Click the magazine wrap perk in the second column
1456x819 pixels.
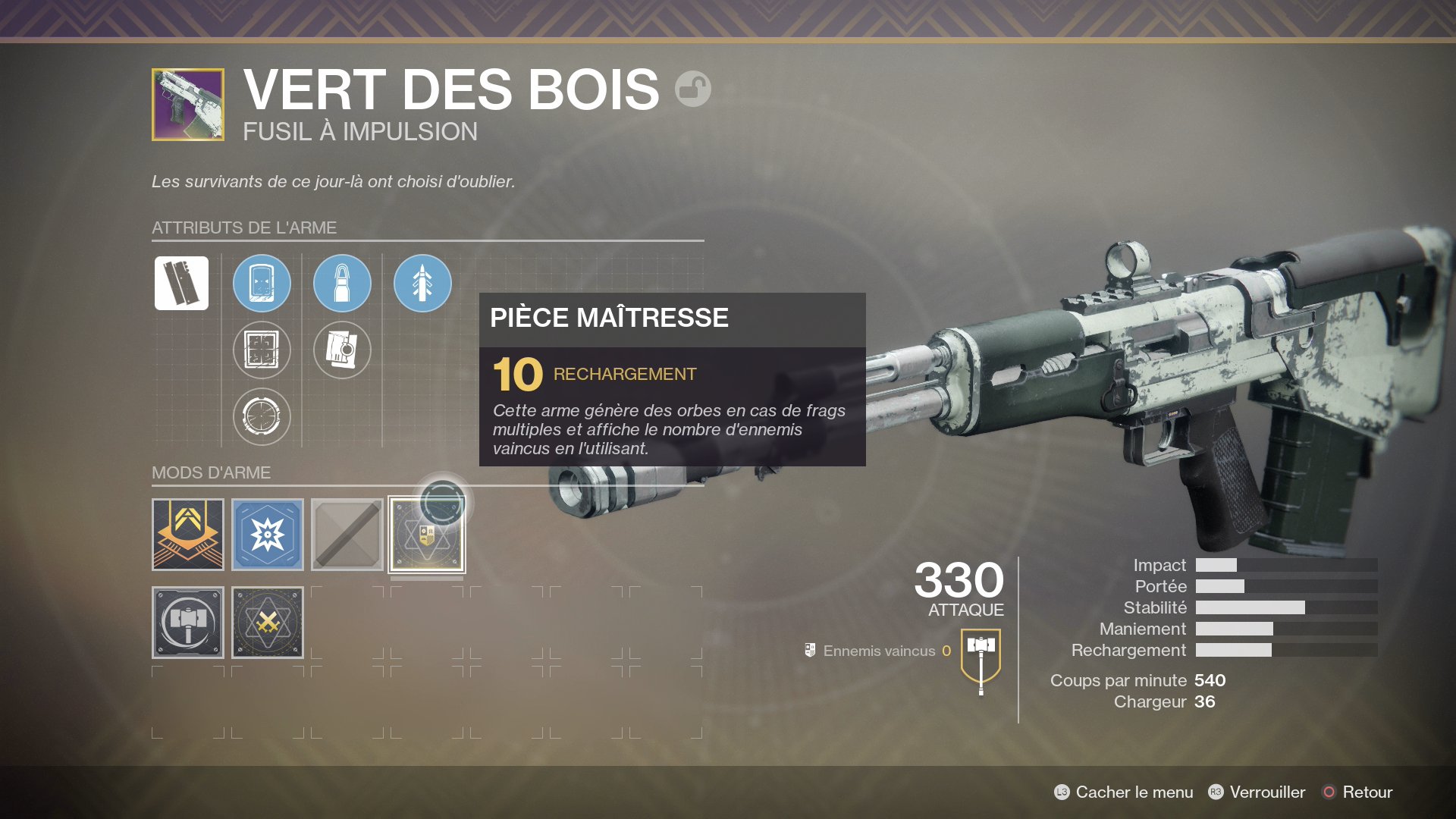342,350
